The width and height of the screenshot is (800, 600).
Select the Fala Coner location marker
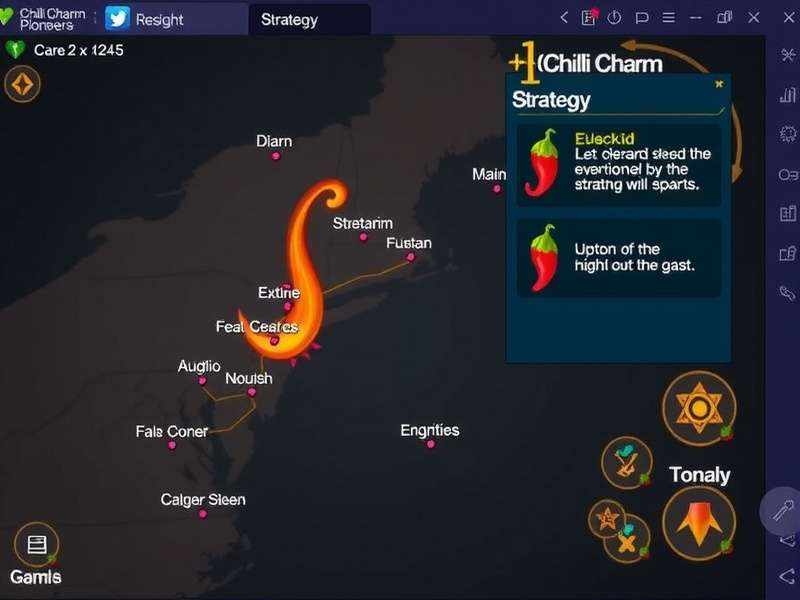[172, 445]
